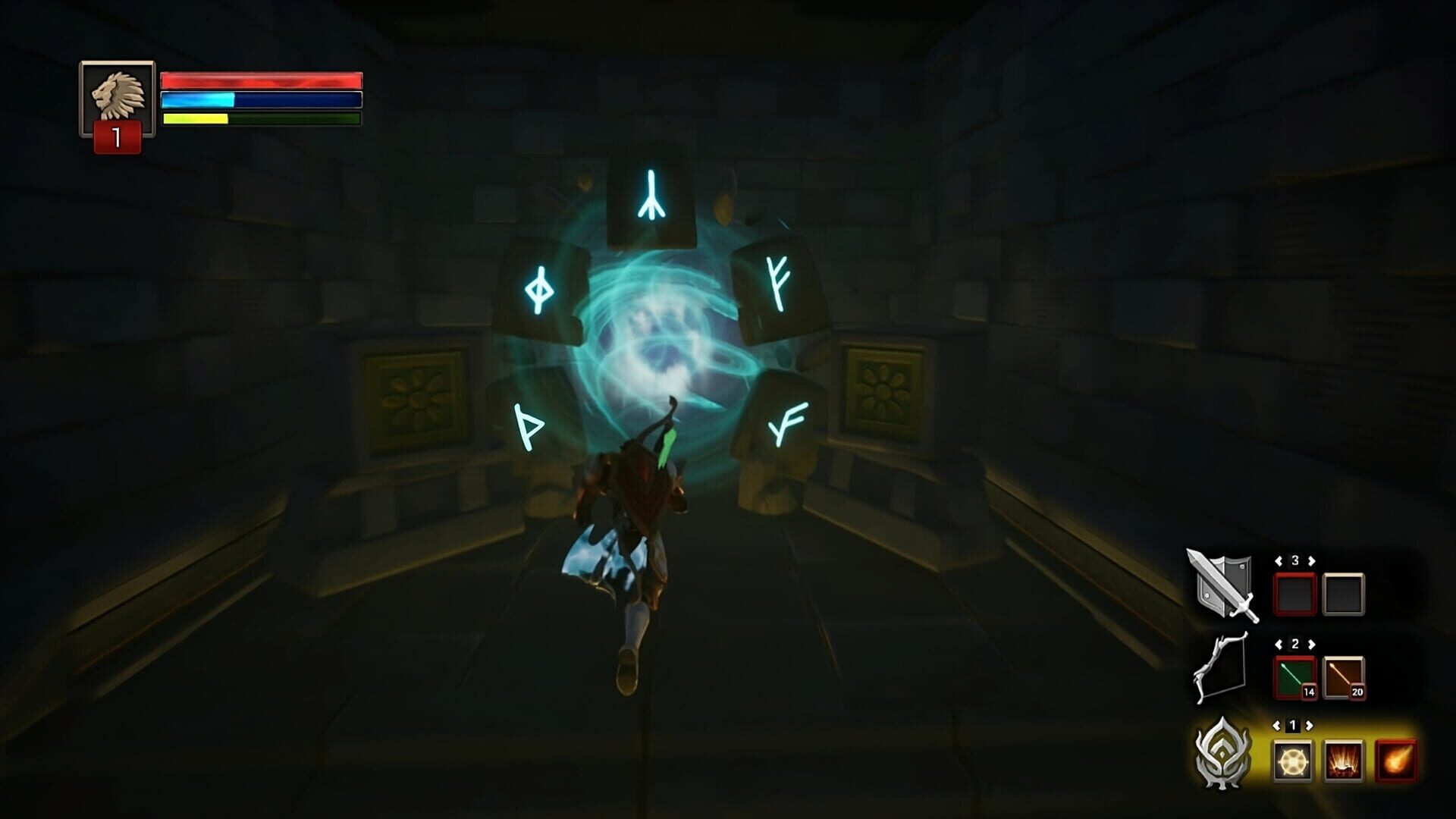Switch to the melee weapon group labeled 3
This screenshot has width=1456, height=819.
point(1295,560)
